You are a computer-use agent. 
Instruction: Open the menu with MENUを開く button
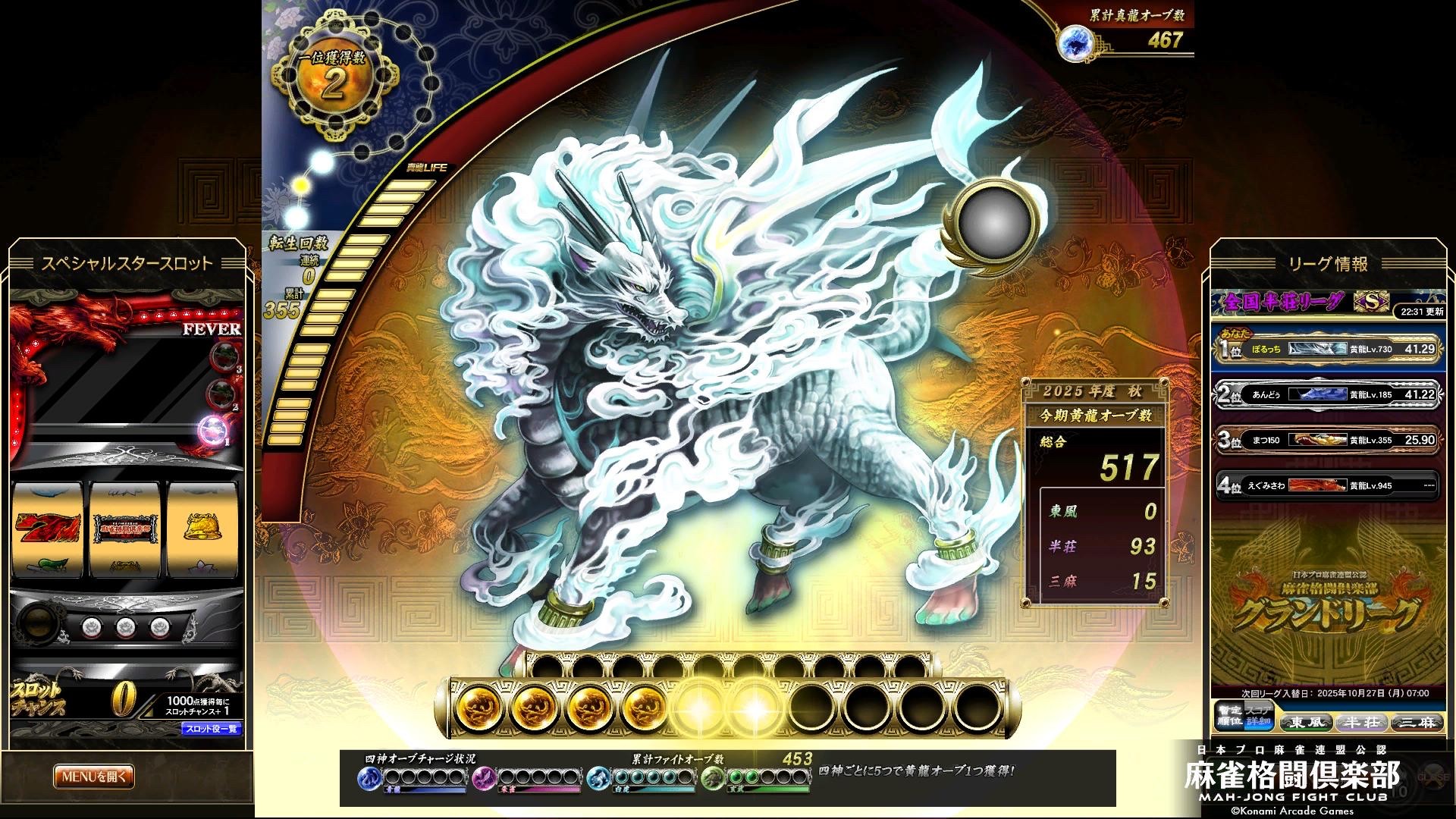tap(94, 777)
